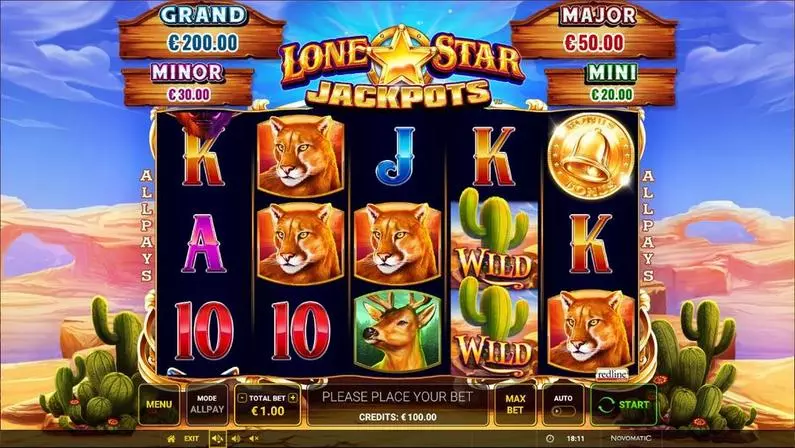The height and width of the screenshot is (448, 795).
Task: Click the home icon in the bottom bar
Action: 171,438
